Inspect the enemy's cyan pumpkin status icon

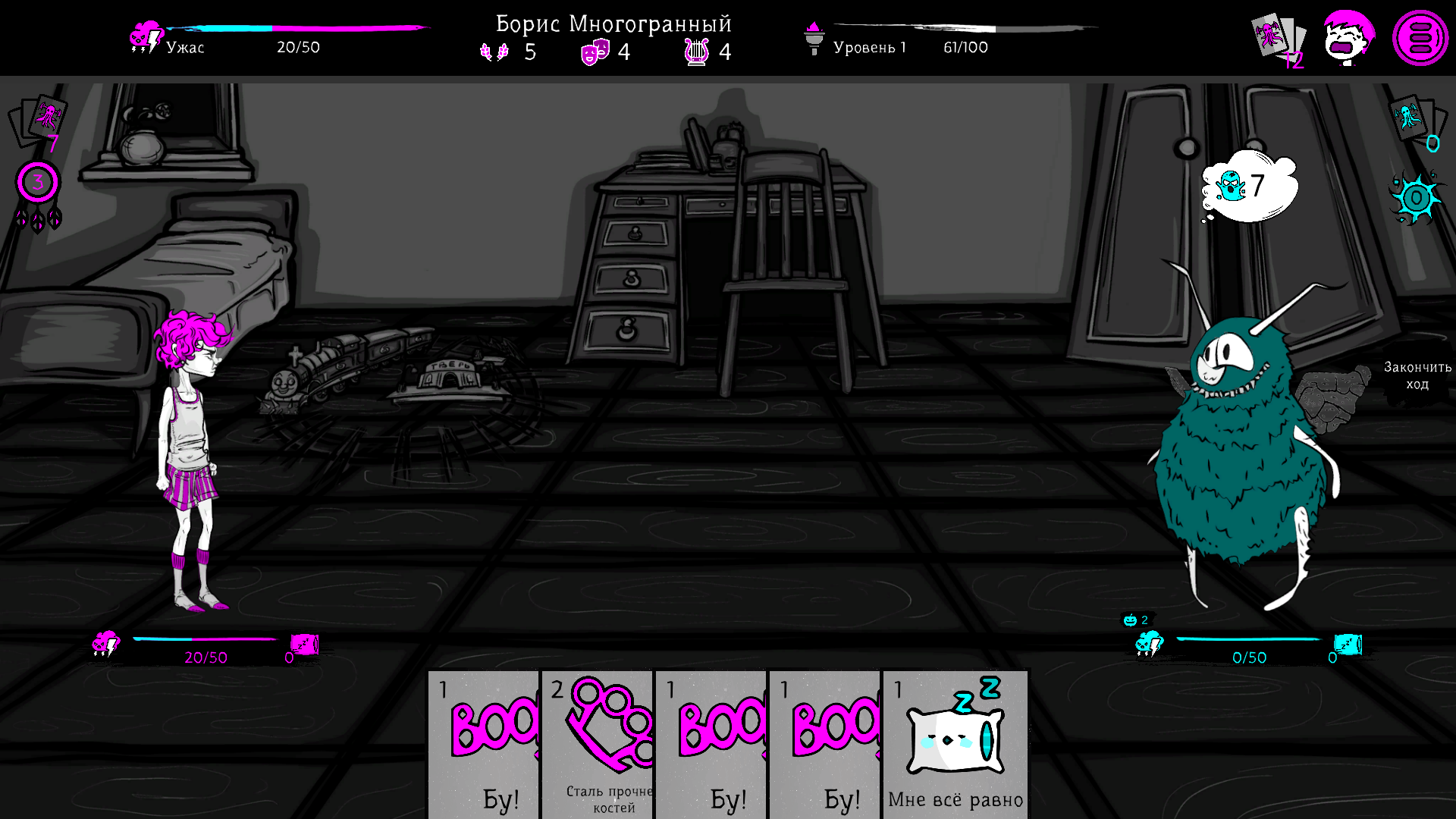click(1131, 620)
